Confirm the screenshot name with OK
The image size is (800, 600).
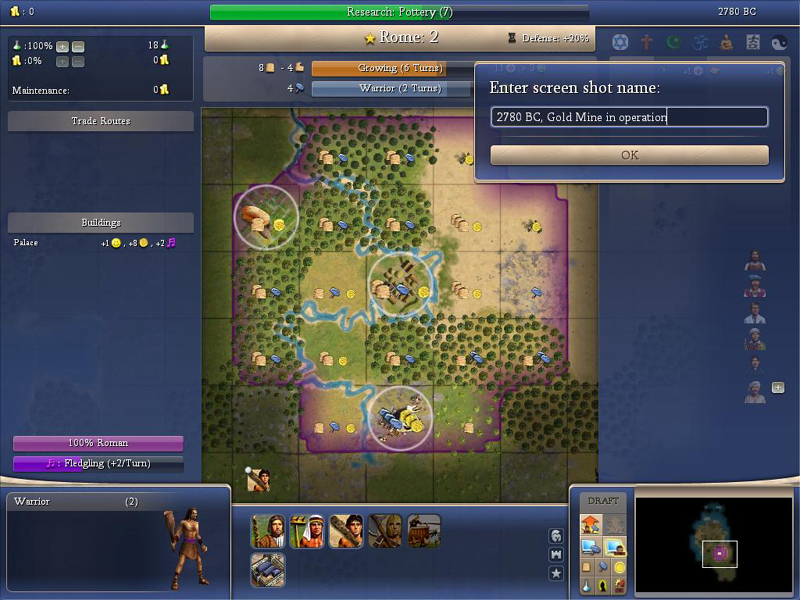pyautogui.click(x=629, y=155)
